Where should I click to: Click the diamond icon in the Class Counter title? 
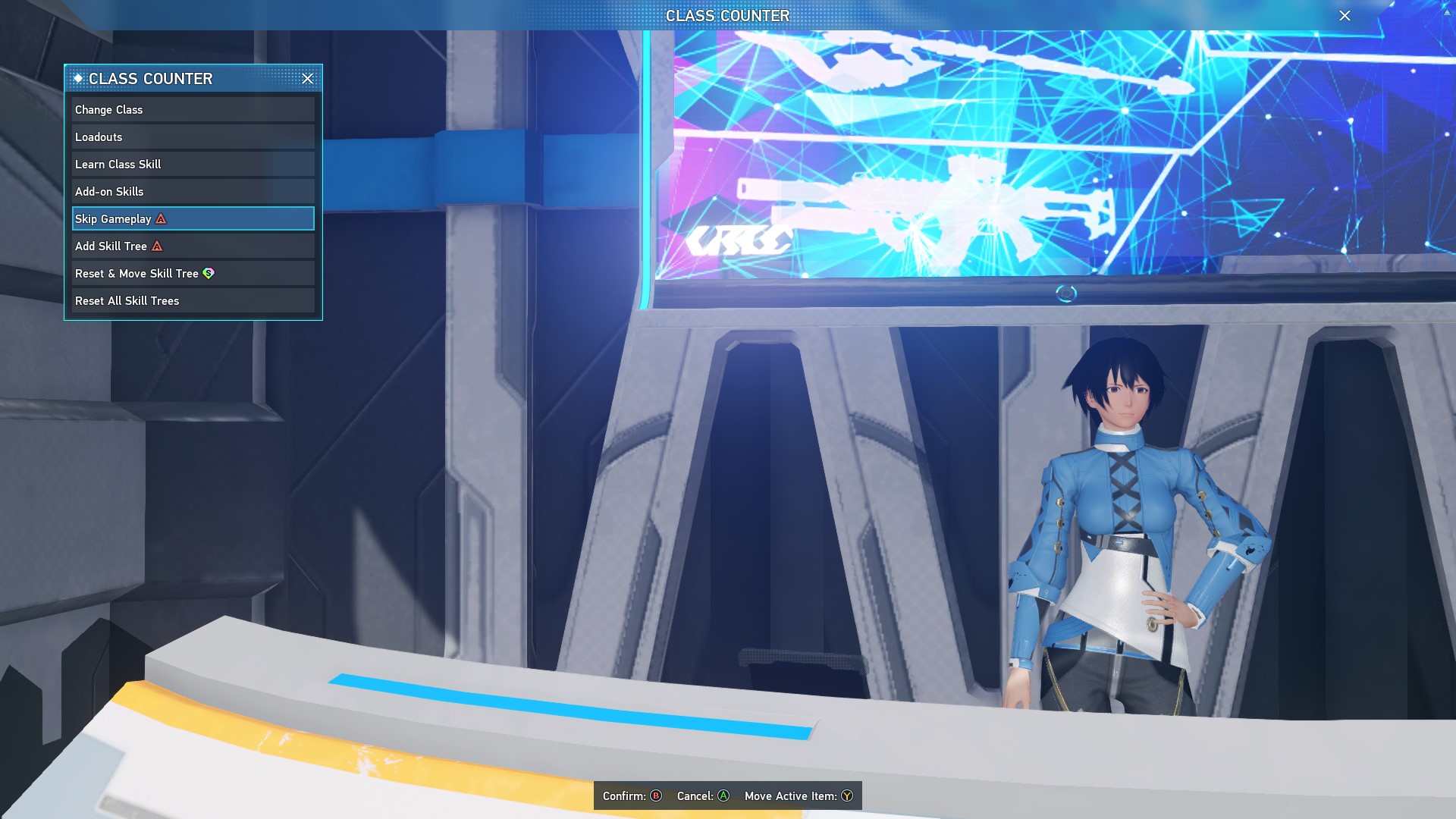[x=78, y=78]
